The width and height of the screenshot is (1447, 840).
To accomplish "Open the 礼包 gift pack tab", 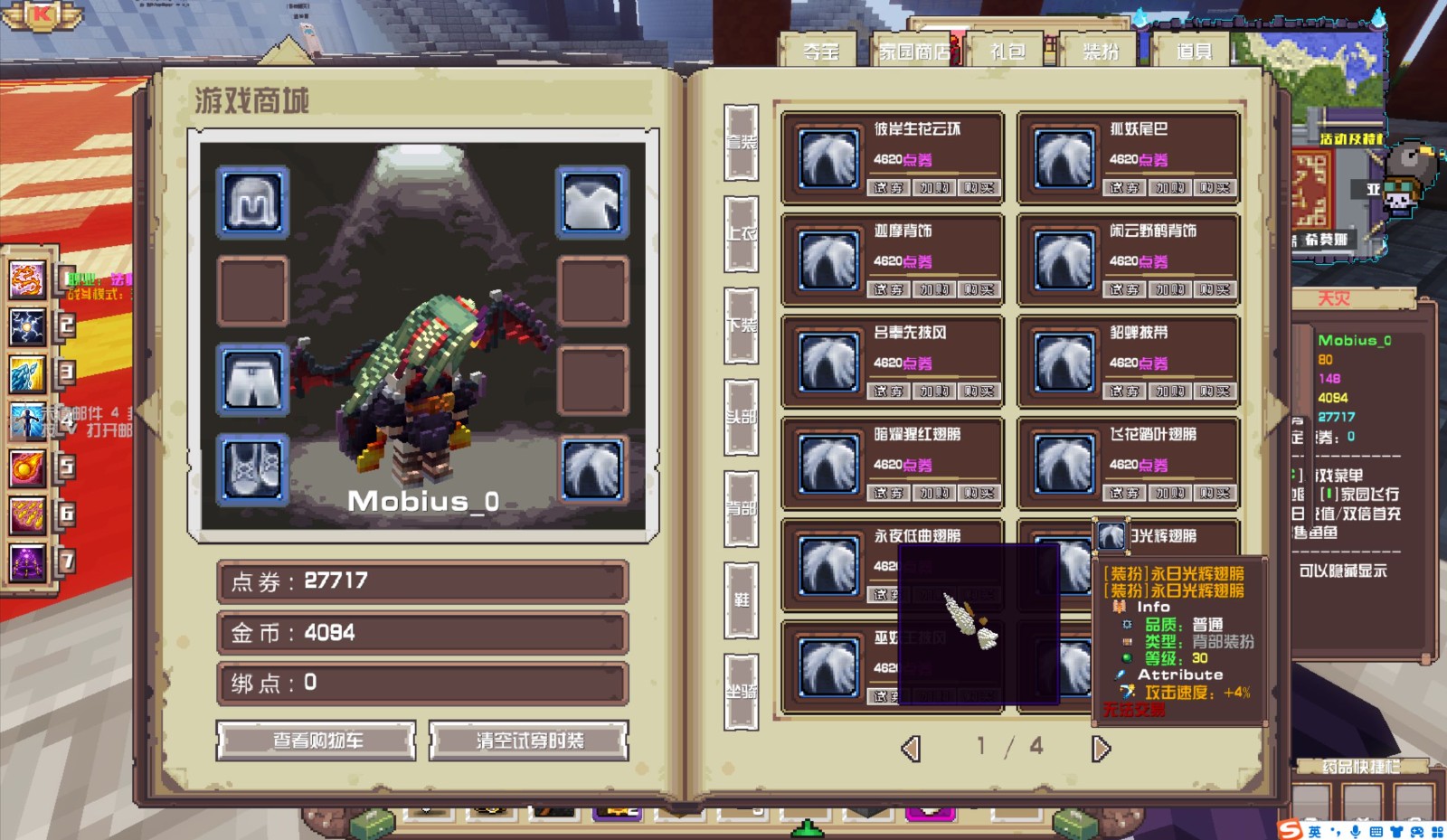I will tap(1007, 52).
